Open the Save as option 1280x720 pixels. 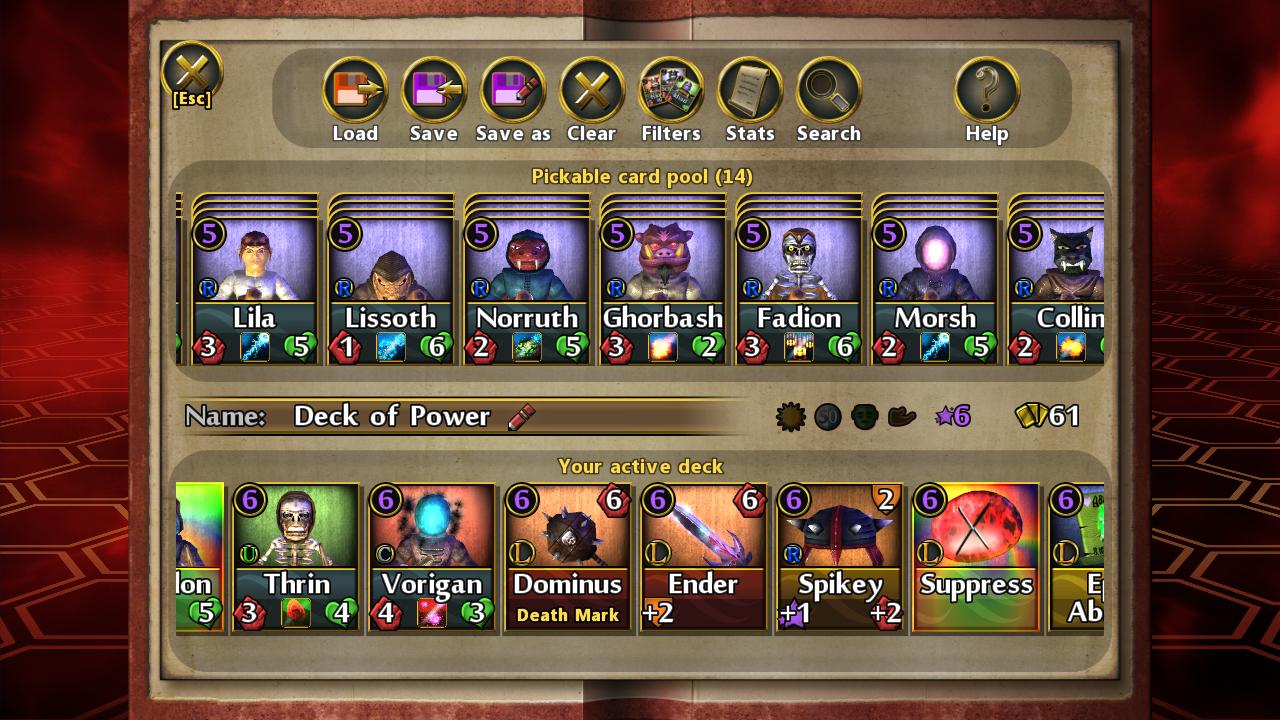(513, 91)
